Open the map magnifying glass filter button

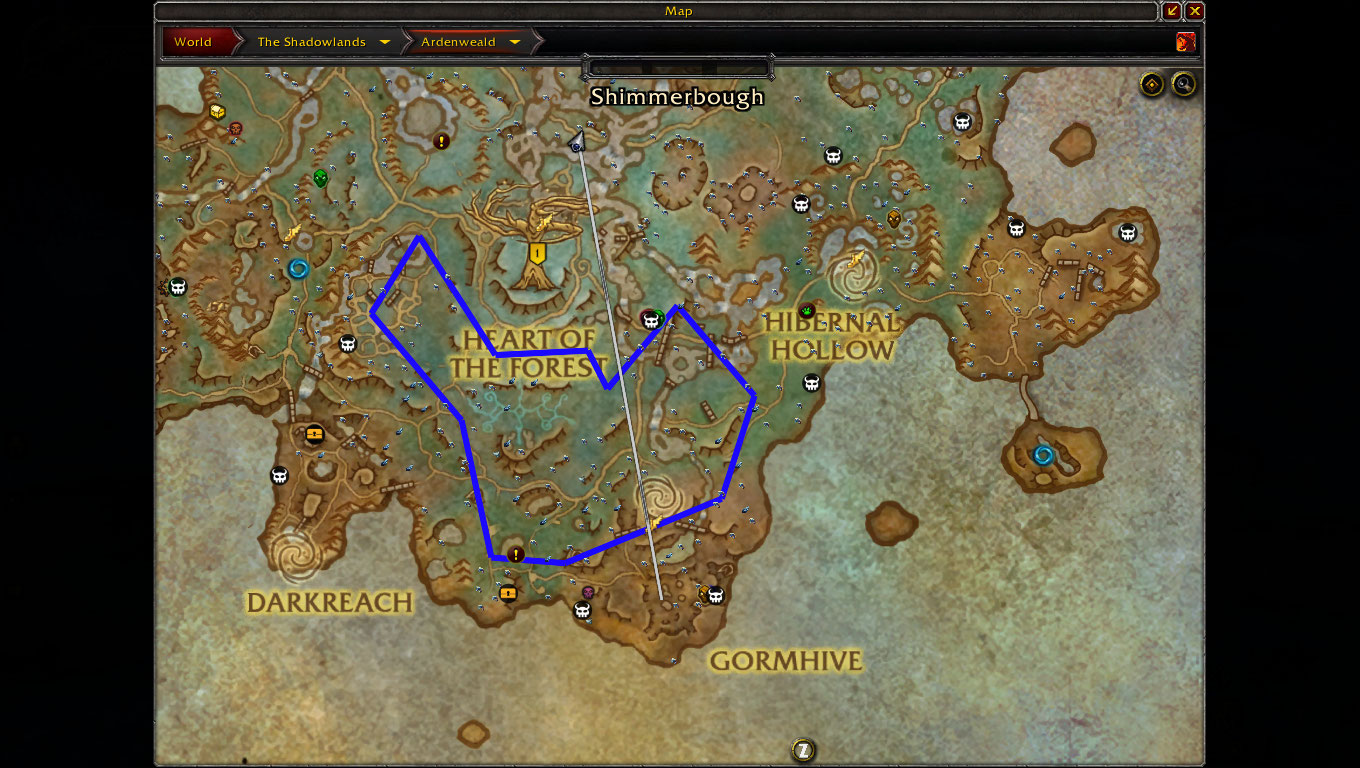tap(1184, 85)
